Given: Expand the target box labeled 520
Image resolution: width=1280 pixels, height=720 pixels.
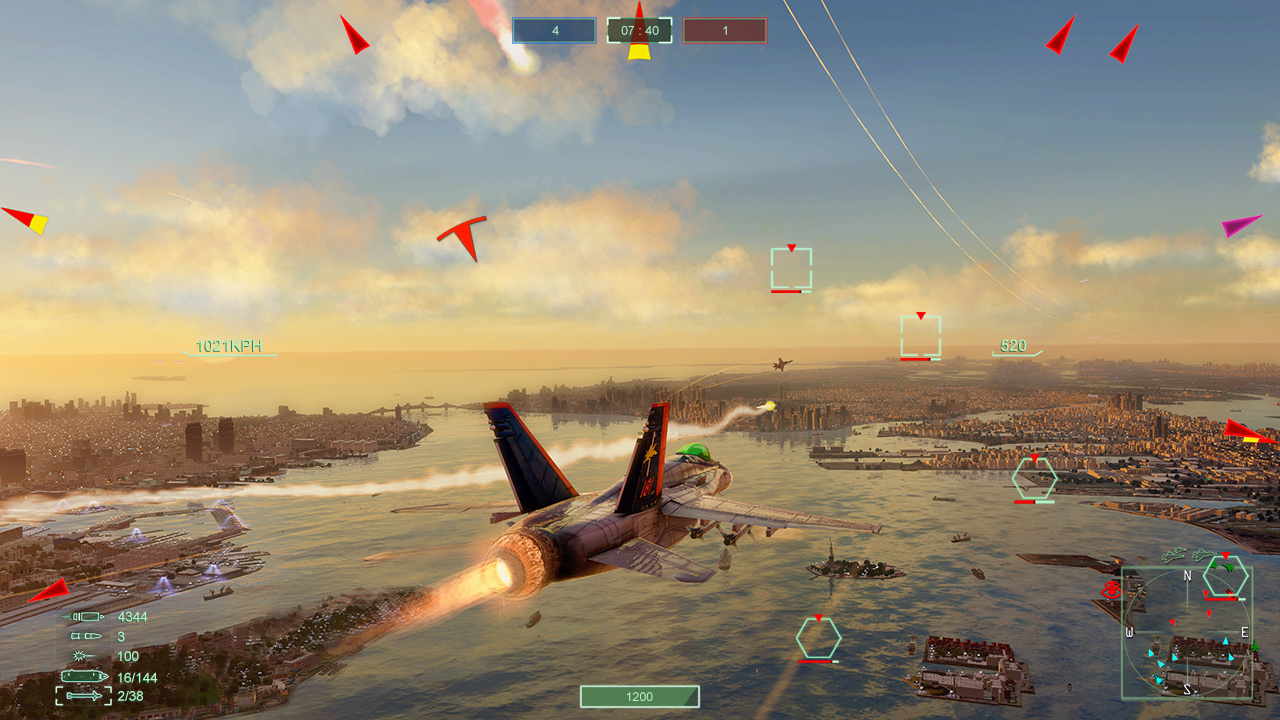Looking at the screenshot, I should (920, 334).
